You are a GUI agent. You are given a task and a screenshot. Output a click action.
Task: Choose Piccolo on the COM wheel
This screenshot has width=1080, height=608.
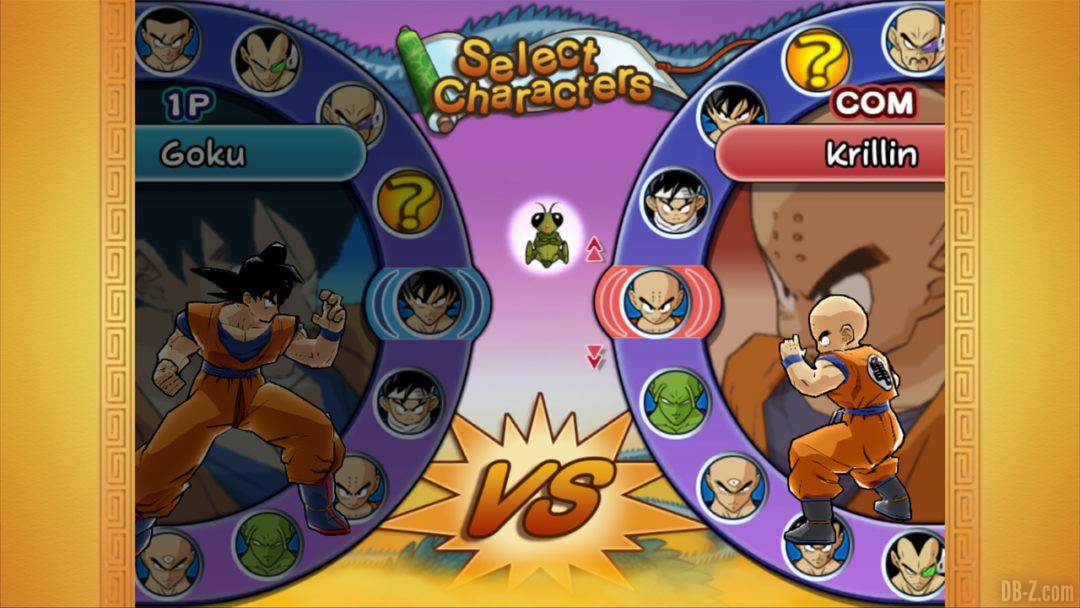tap(675, 402)
